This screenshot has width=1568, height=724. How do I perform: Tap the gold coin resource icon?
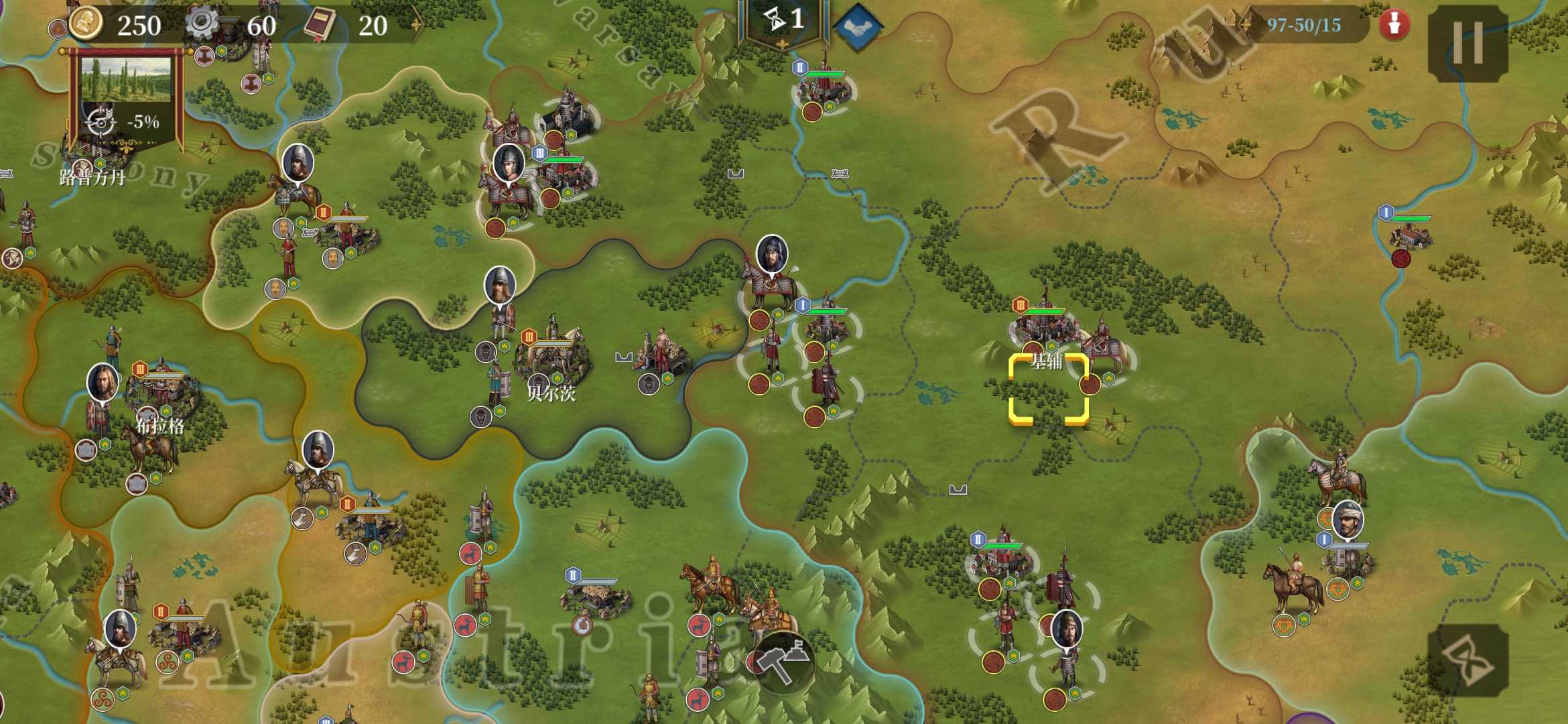[87, 24]
